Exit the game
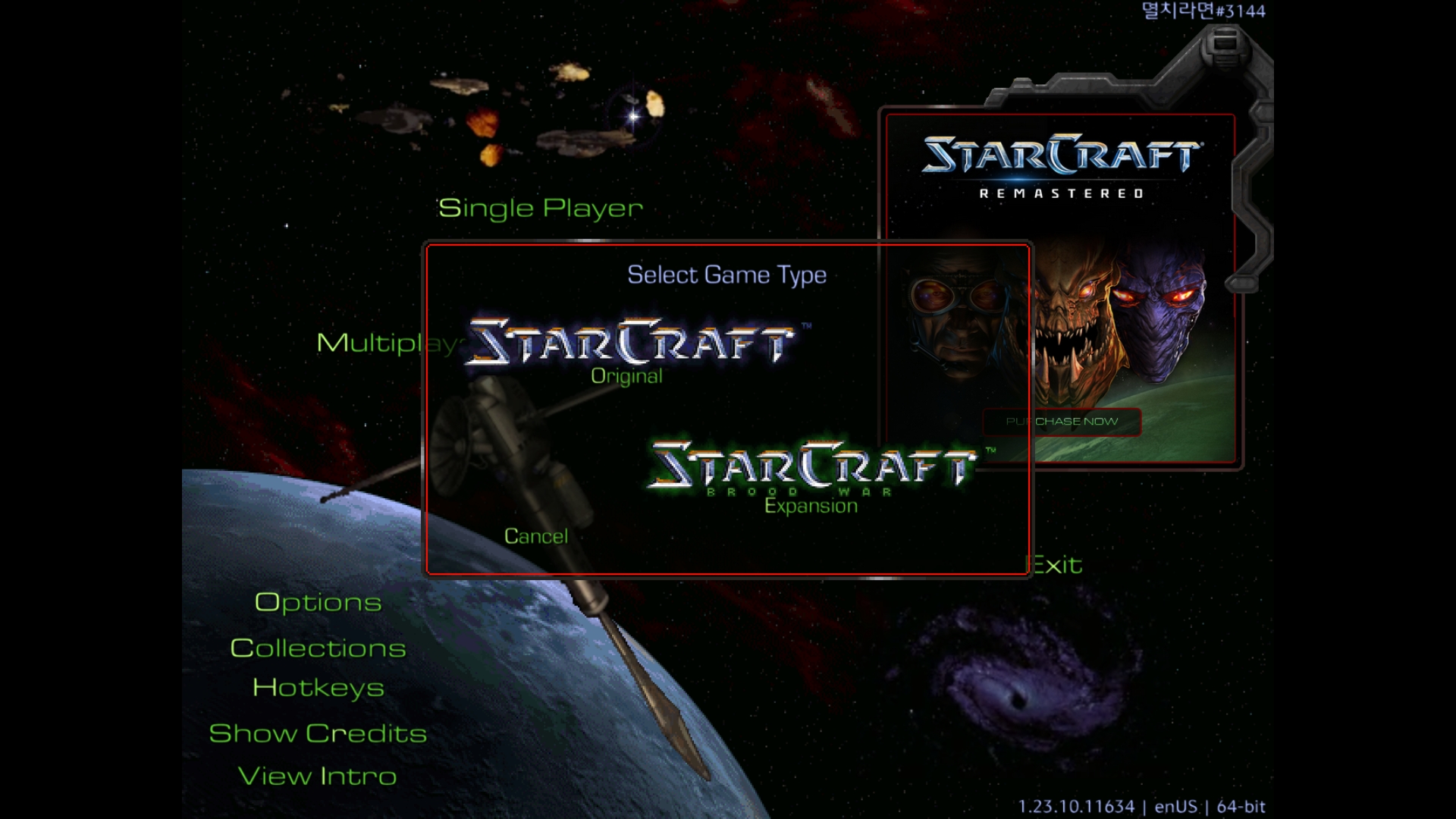The width and height of the screenshot is (1456, 819). pos(1057,565)
